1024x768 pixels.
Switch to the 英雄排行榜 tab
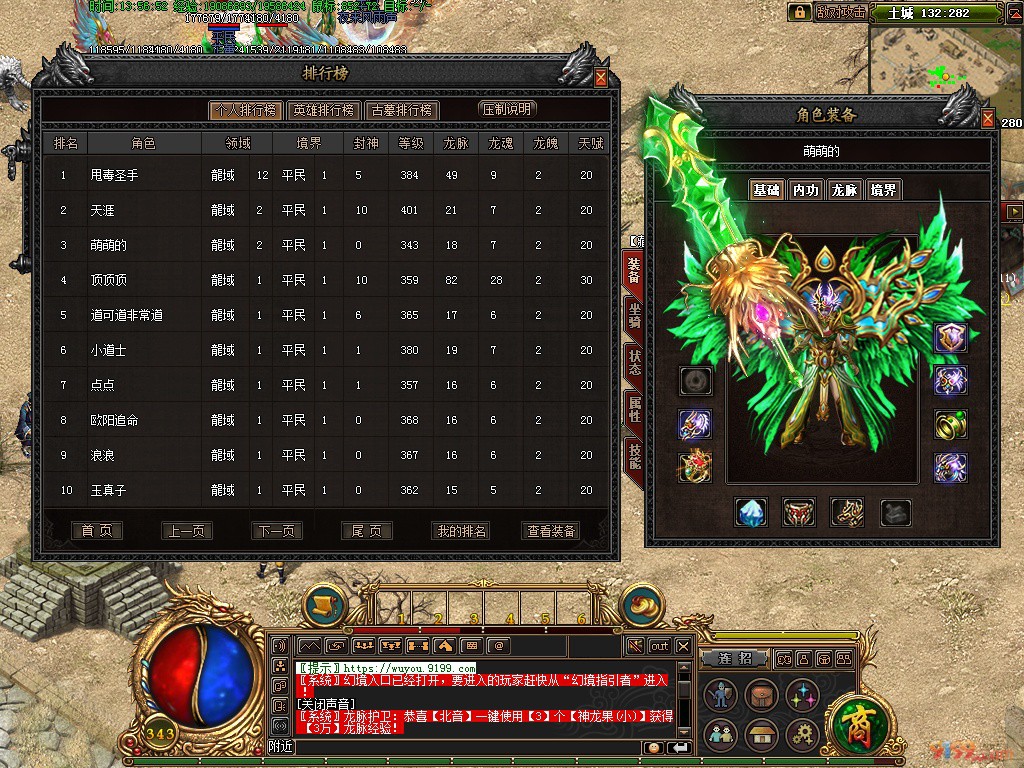pyautogui.click(x=325, y=110)
